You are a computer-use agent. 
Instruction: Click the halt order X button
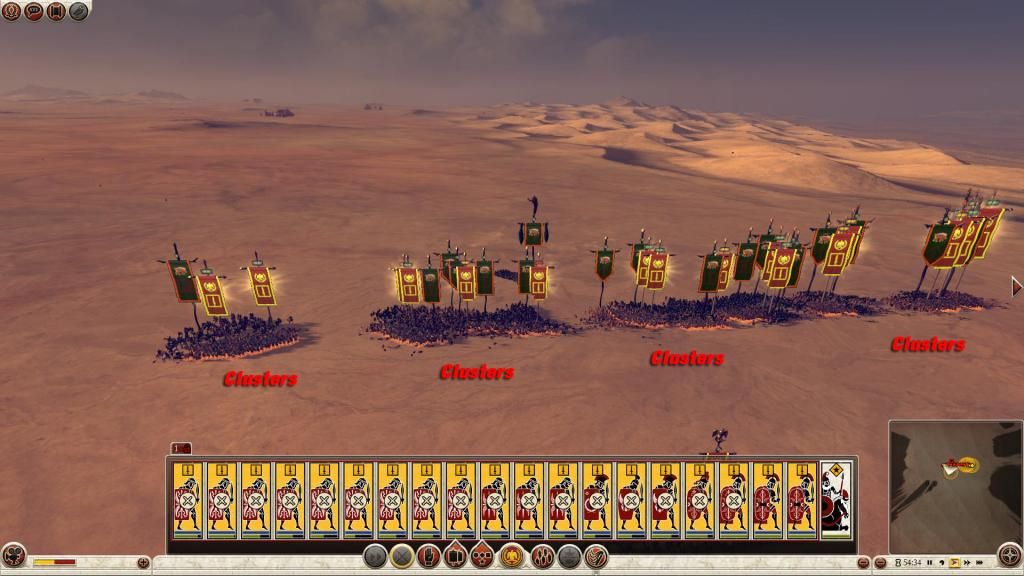pos(403,558)
